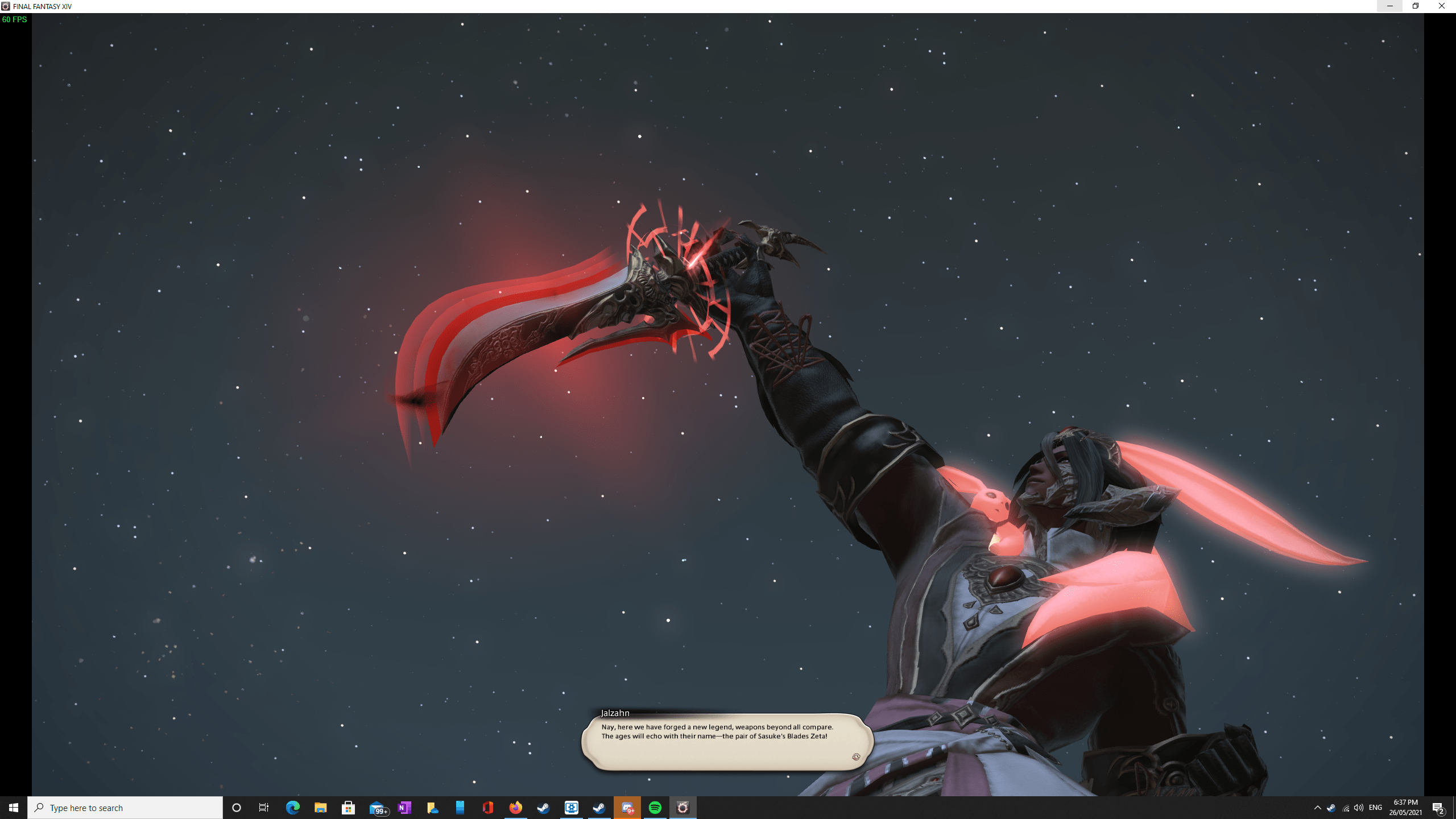The image size is (1456, 819).
Task: Switch the ENG keyboard language indicator
Action: tap(1376, 809)
